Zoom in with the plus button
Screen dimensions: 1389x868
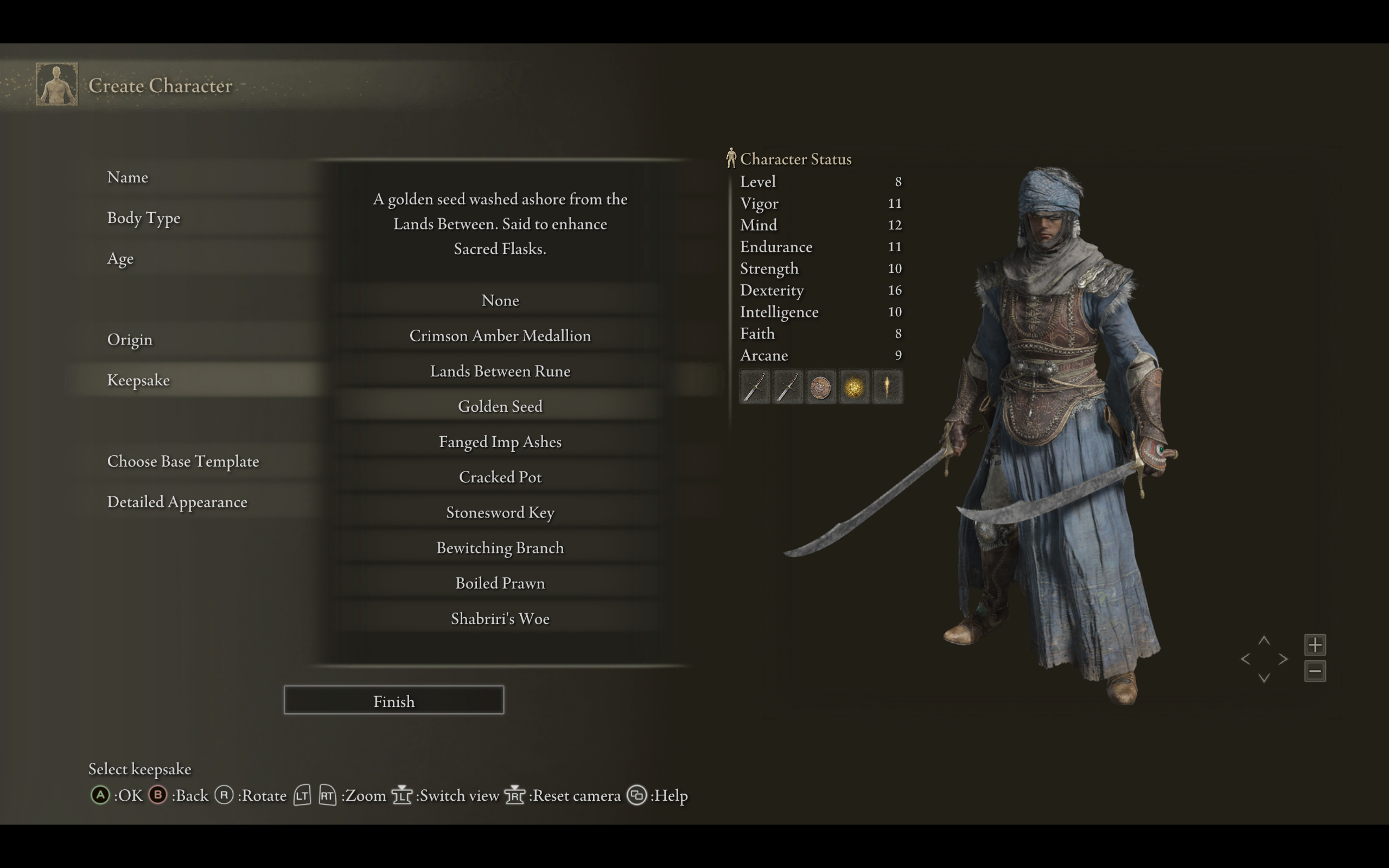click(x=1314, y=644)
